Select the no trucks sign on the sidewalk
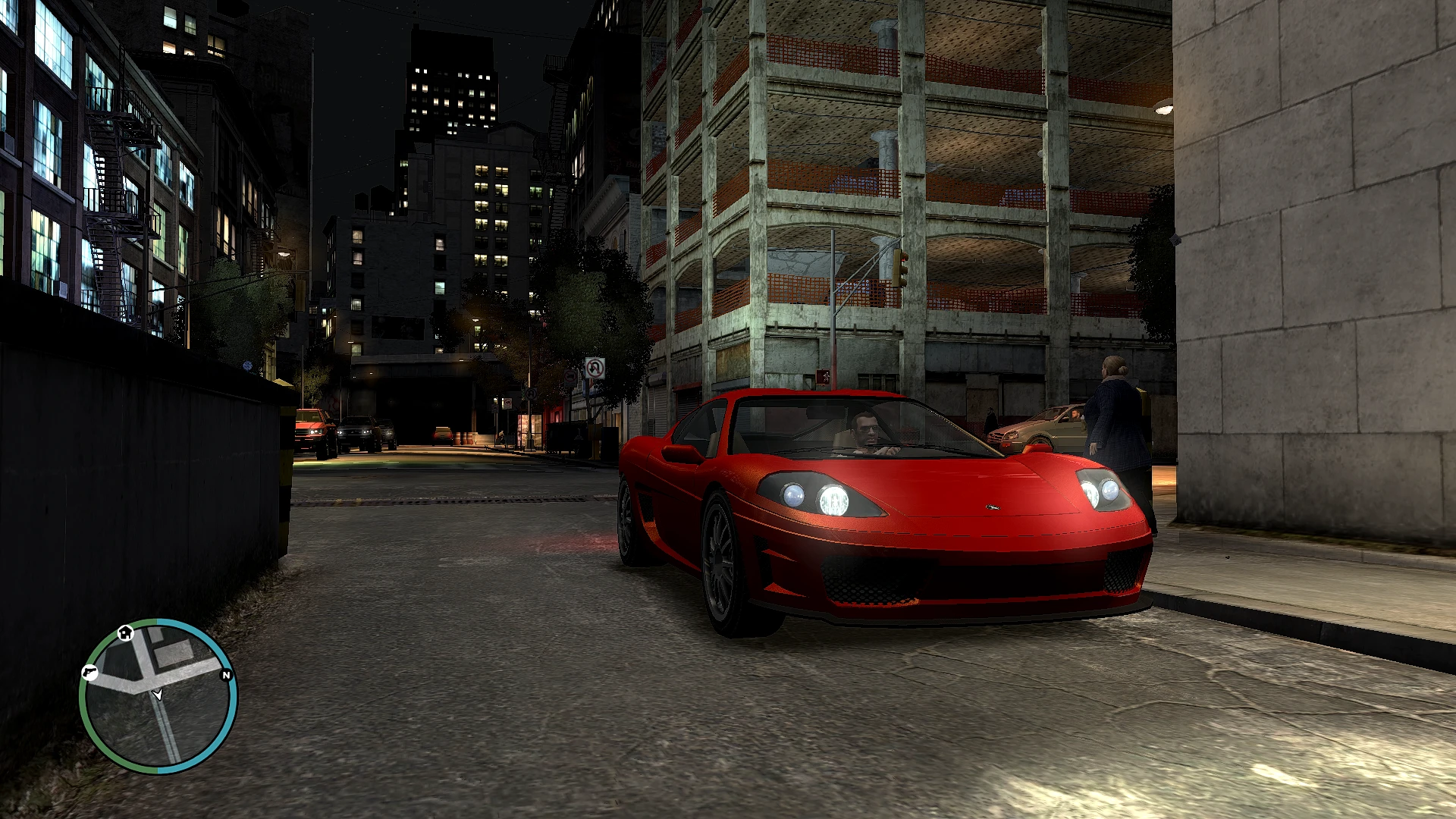1456x819 pixels. [570, 376]
